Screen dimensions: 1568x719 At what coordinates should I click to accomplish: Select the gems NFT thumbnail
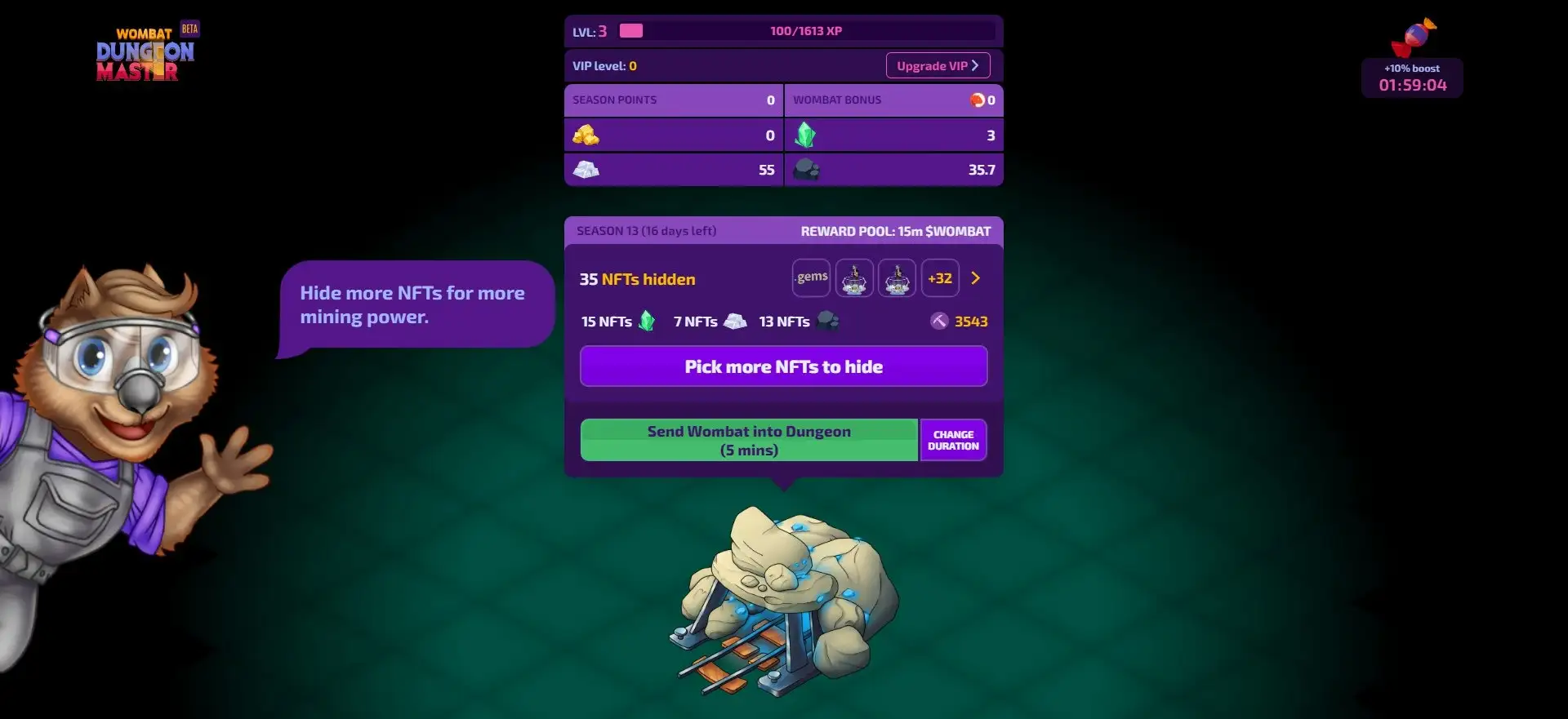811,278
